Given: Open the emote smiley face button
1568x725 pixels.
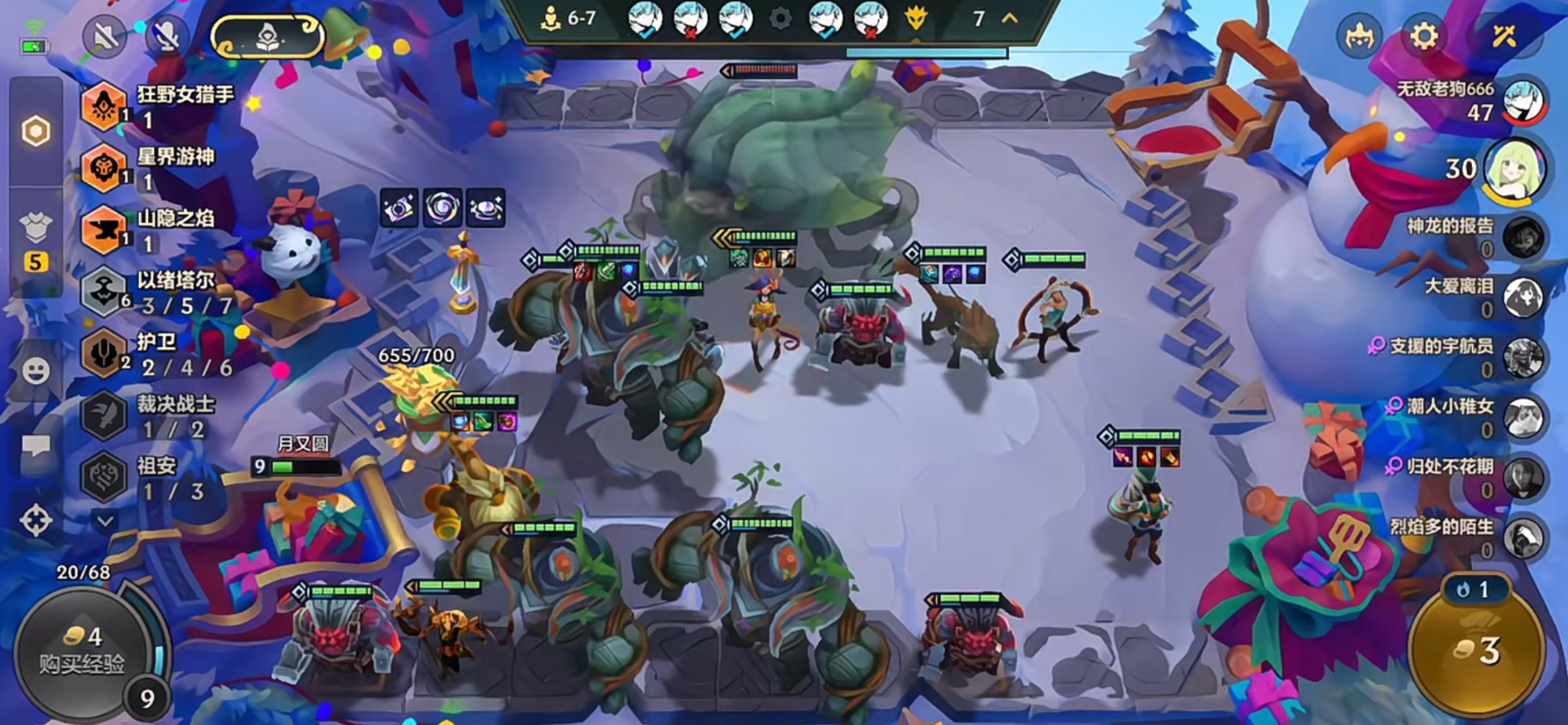Looking at the screenshot, I should (x=36, y=371).
